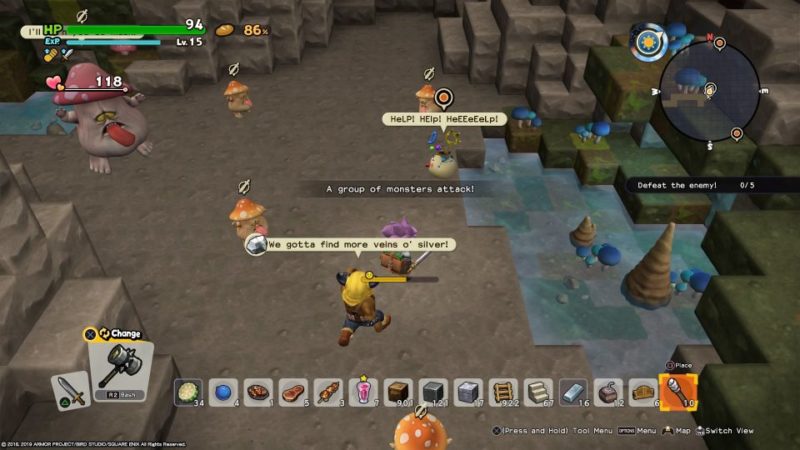Choose the blue orb hotbar item
The width and height of the screenshot is (800, 450).
click(223, 391)
